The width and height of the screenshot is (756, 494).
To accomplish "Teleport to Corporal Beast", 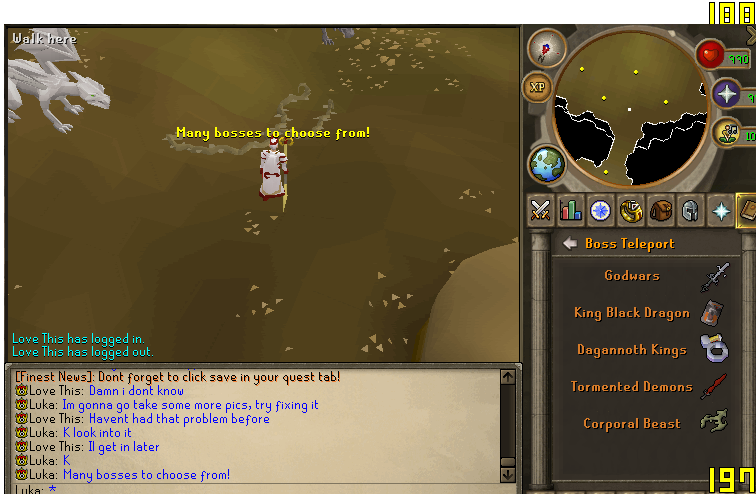I will point(632,424).
